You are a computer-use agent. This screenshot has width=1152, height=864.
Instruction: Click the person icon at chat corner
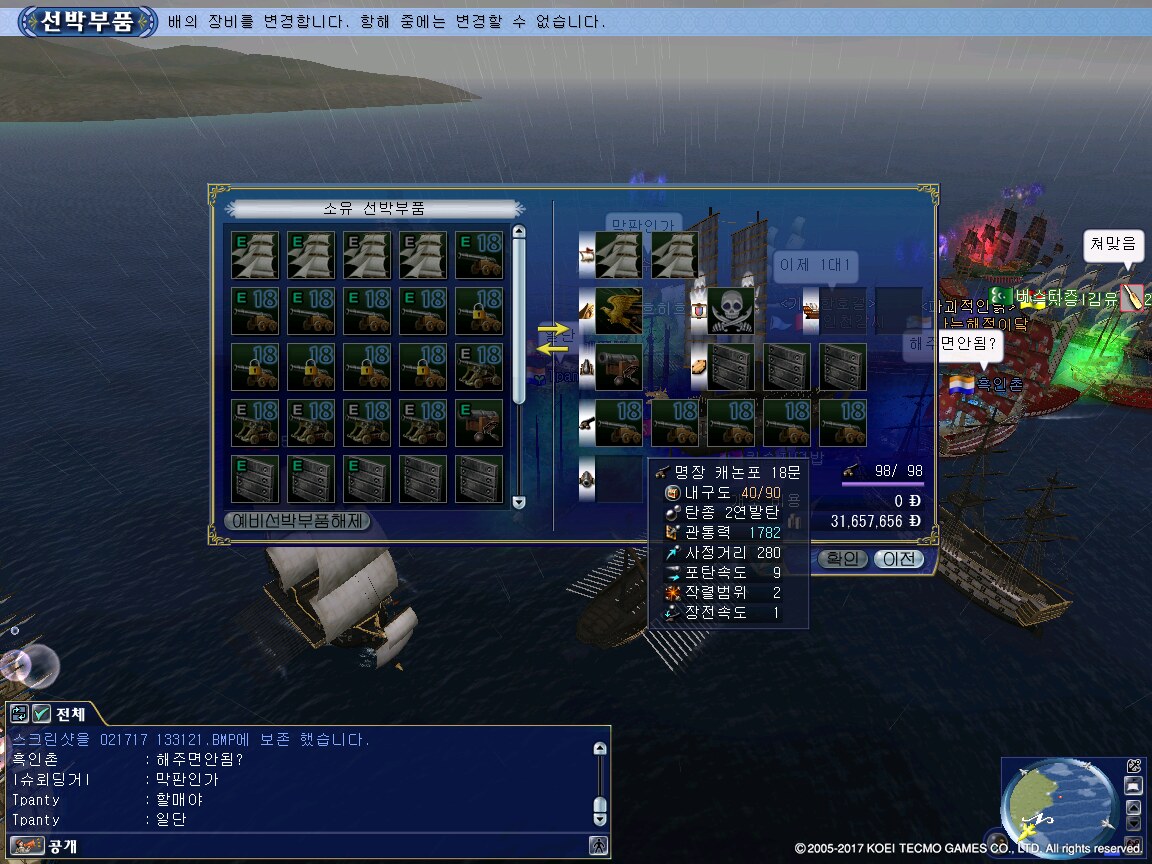[x=598, y=846]
